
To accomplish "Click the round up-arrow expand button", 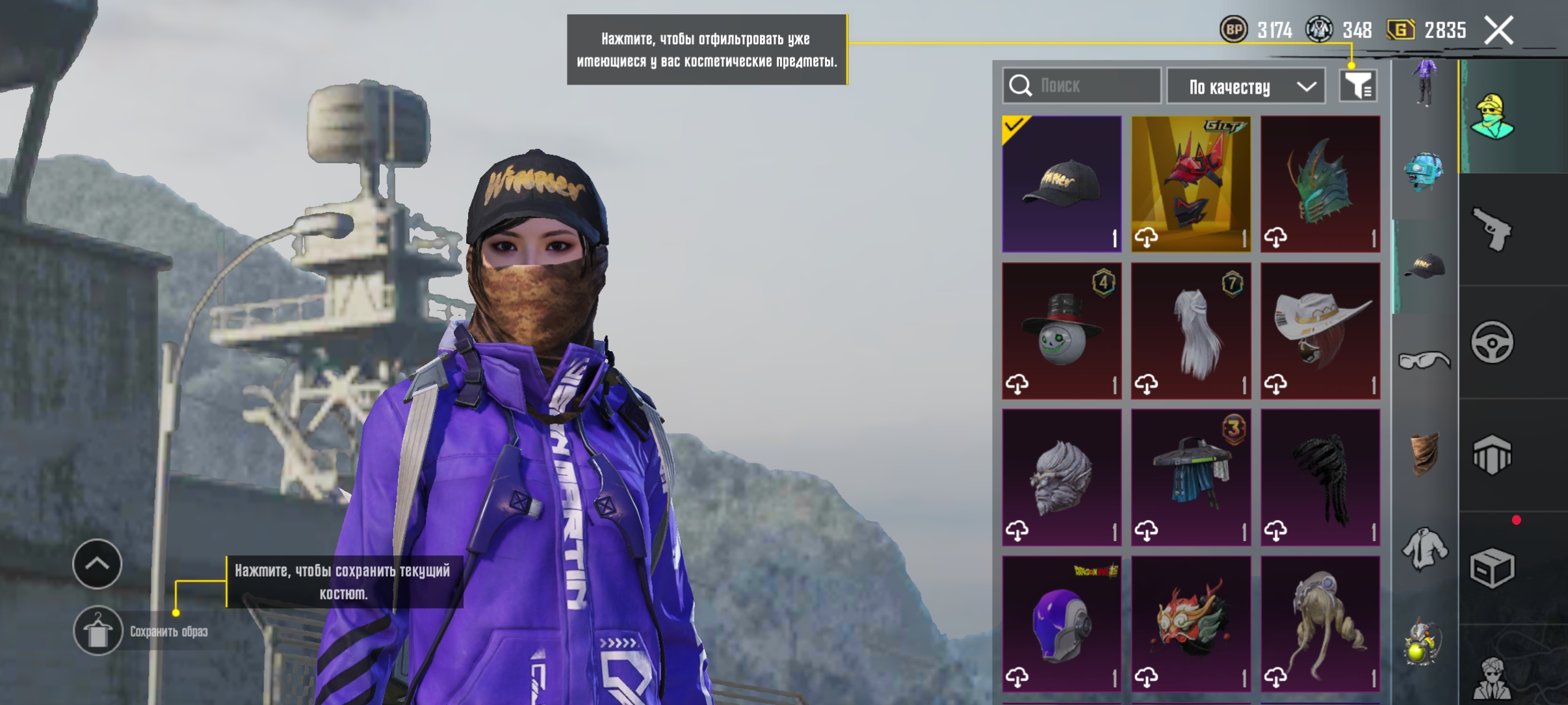I will click(98, 564).
